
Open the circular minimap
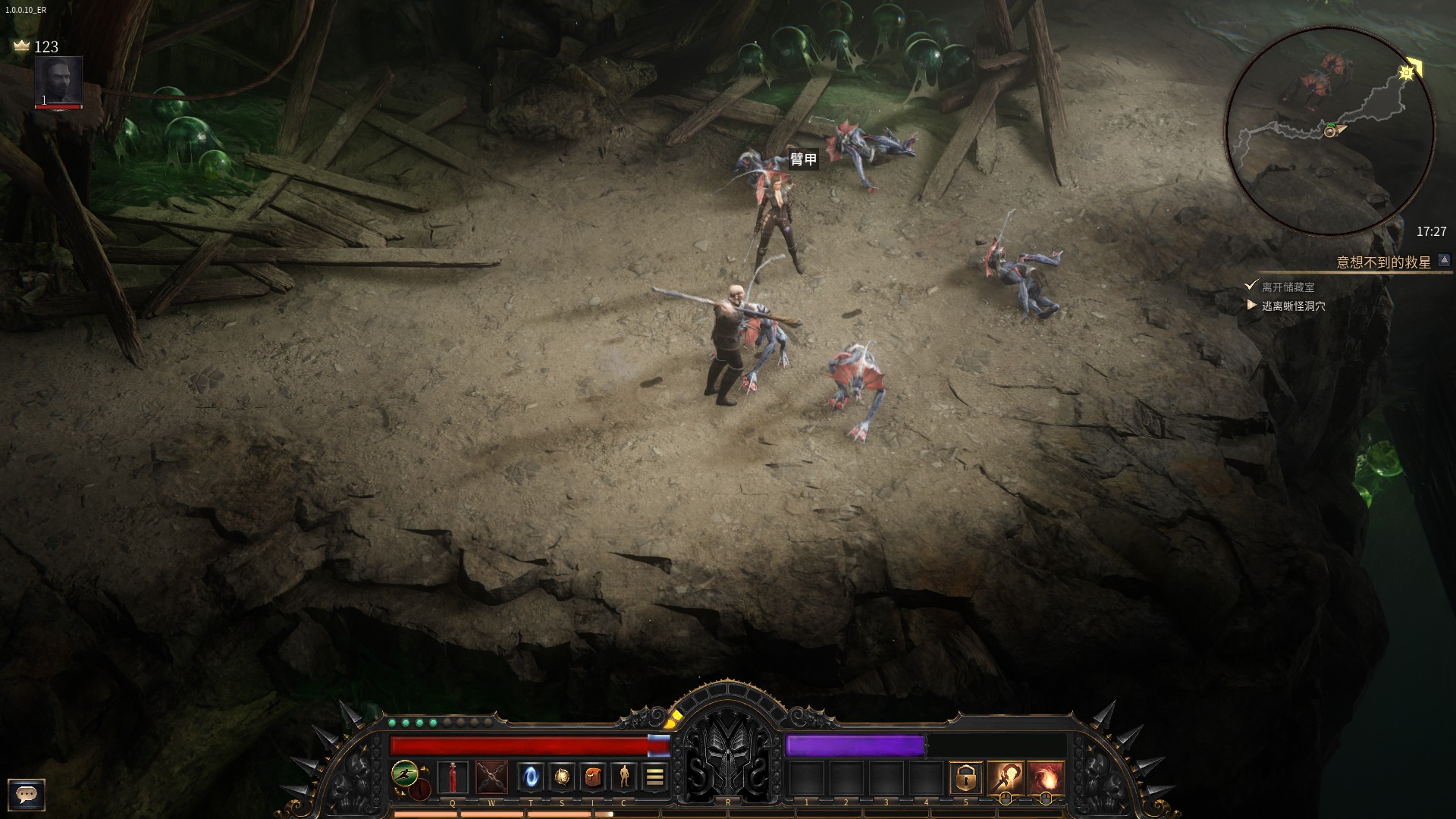click(1330, 130)
